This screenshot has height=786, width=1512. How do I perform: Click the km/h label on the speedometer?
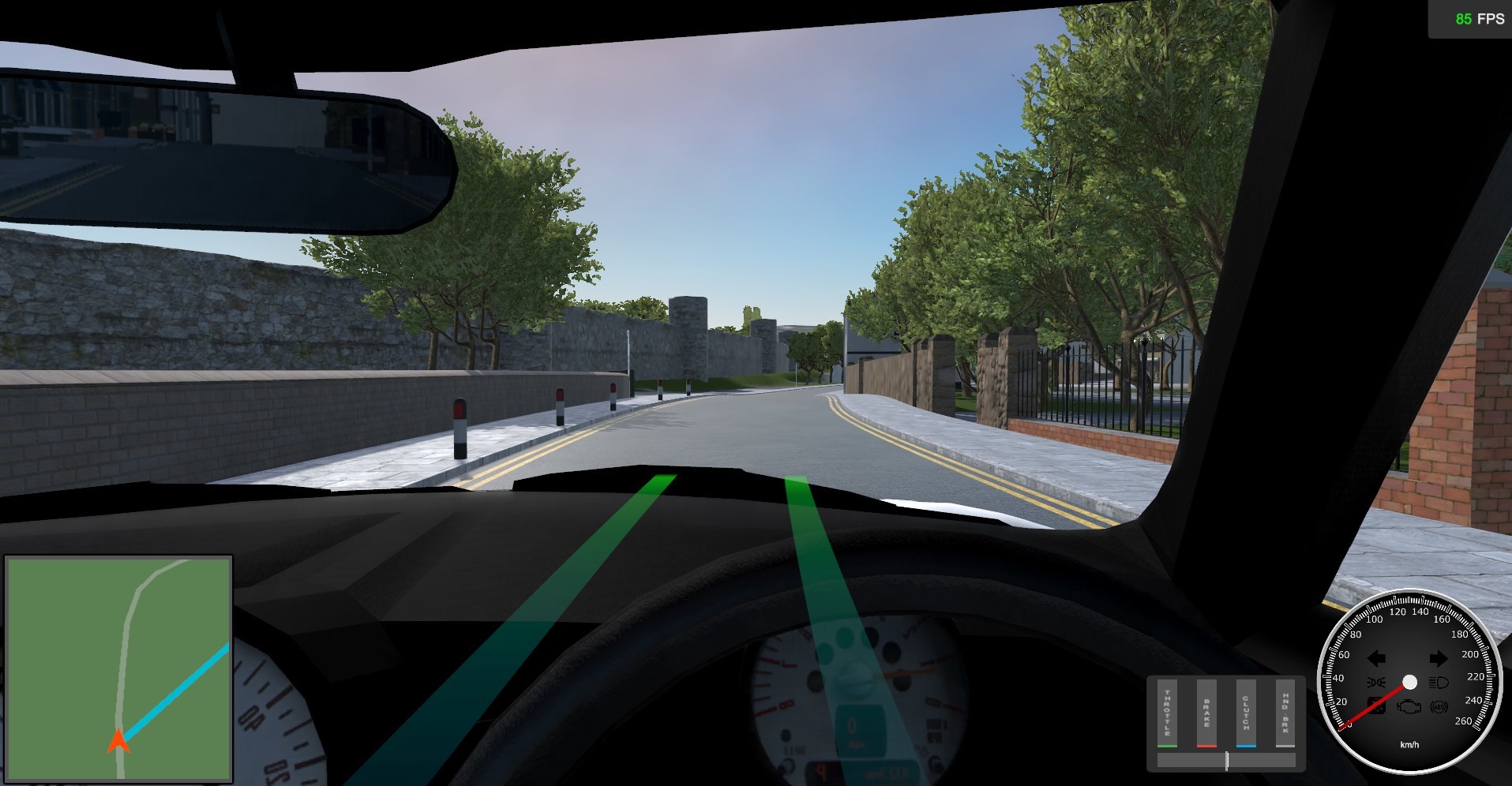click(x=1410, y=744)
